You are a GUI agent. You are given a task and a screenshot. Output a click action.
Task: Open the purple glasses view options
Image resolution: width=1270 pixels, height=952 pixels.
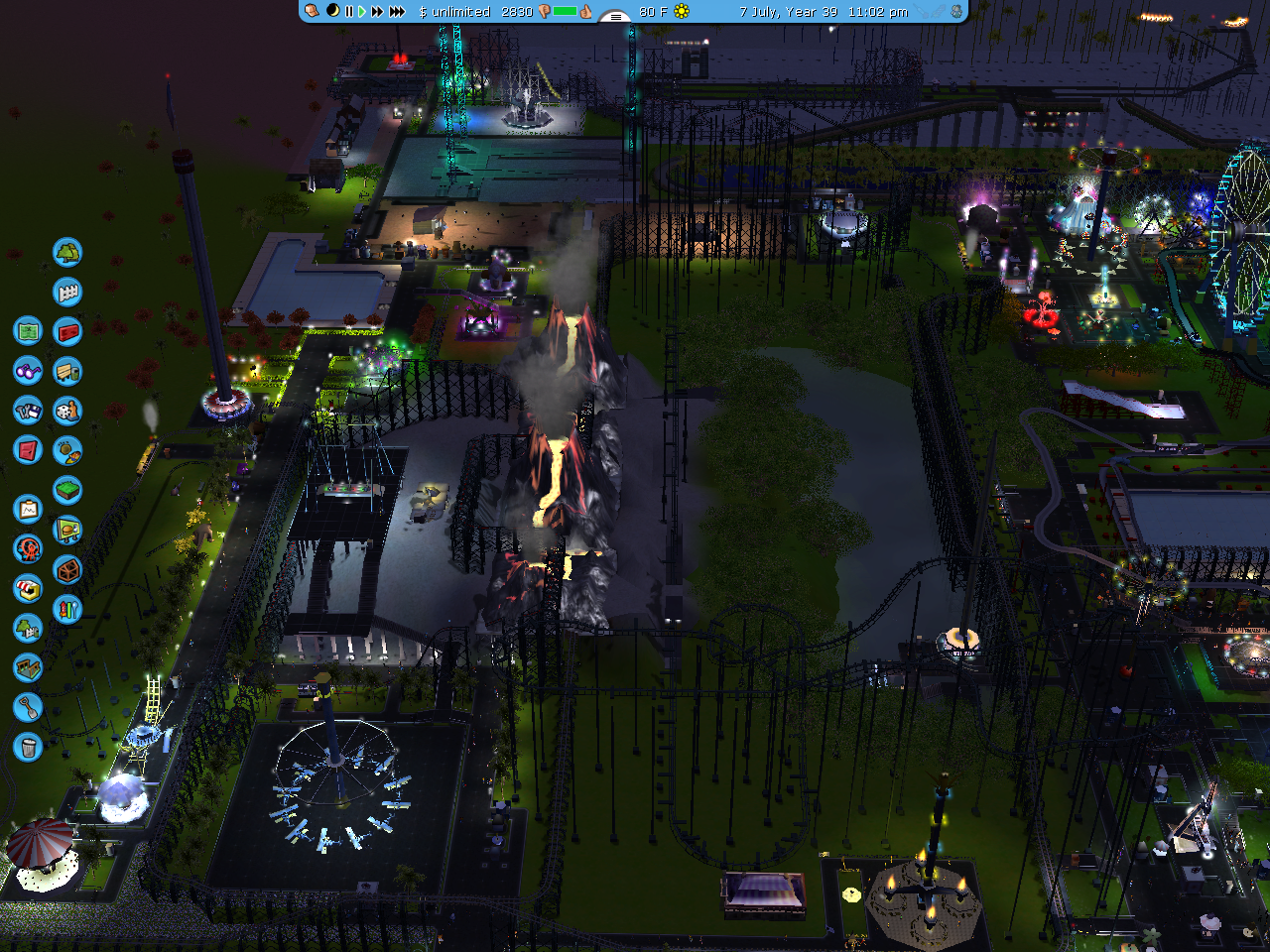(28, 371)
